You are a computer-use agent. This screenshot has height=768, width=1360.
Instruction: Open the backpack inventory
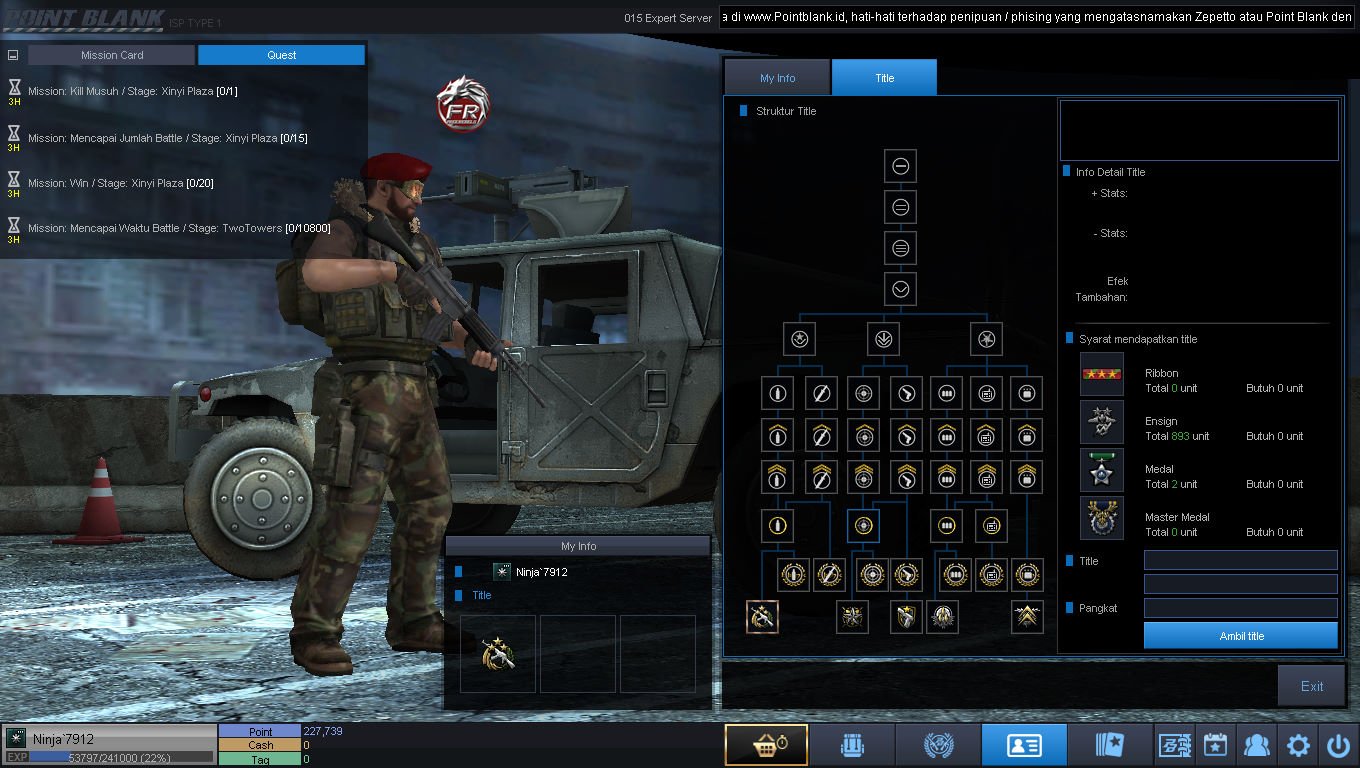click(851, 745)
